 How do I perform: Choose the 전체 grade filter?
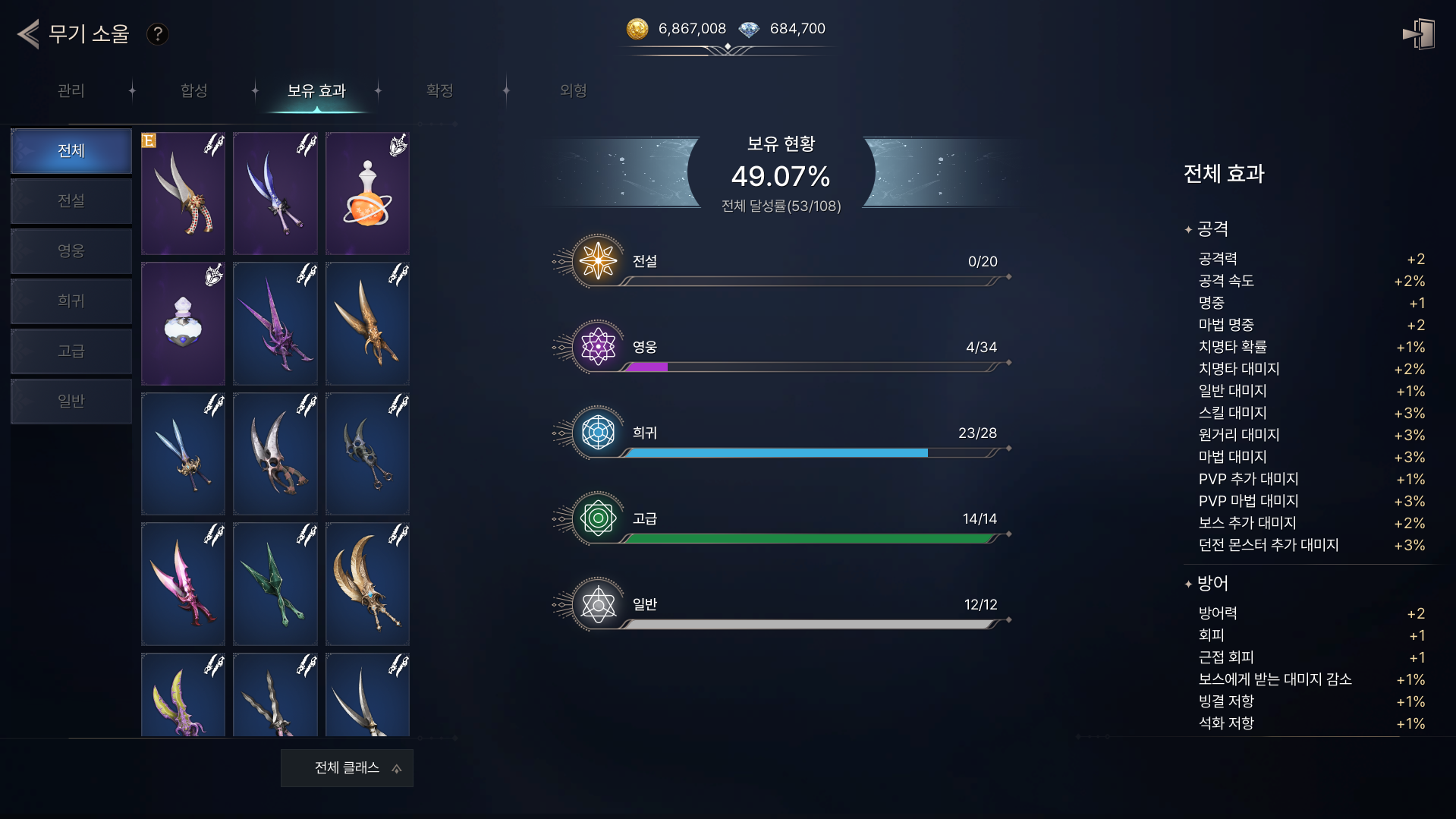click(x=71, y=151)
